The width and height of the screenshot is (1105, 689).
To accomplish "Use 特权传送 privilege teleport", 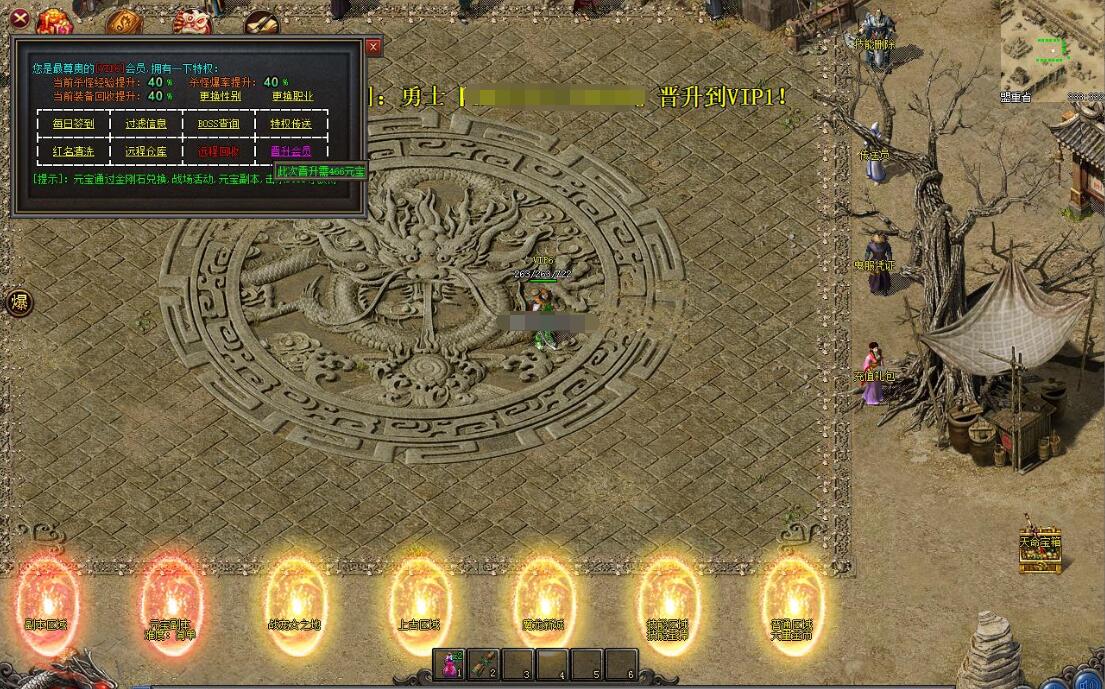I will (291, 124).
